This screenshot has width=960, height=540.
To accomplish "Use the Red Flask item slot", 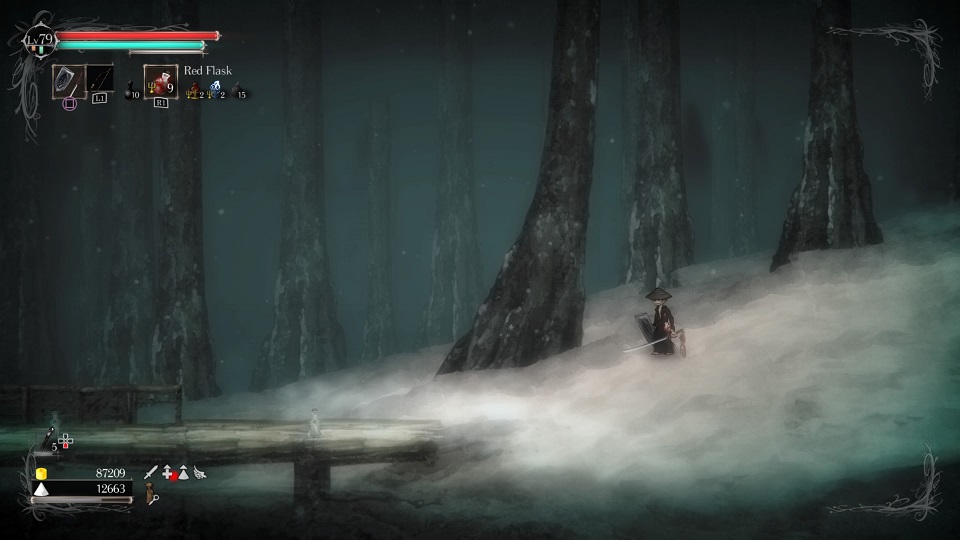I will pyautogui.click(x=160, y=81).
